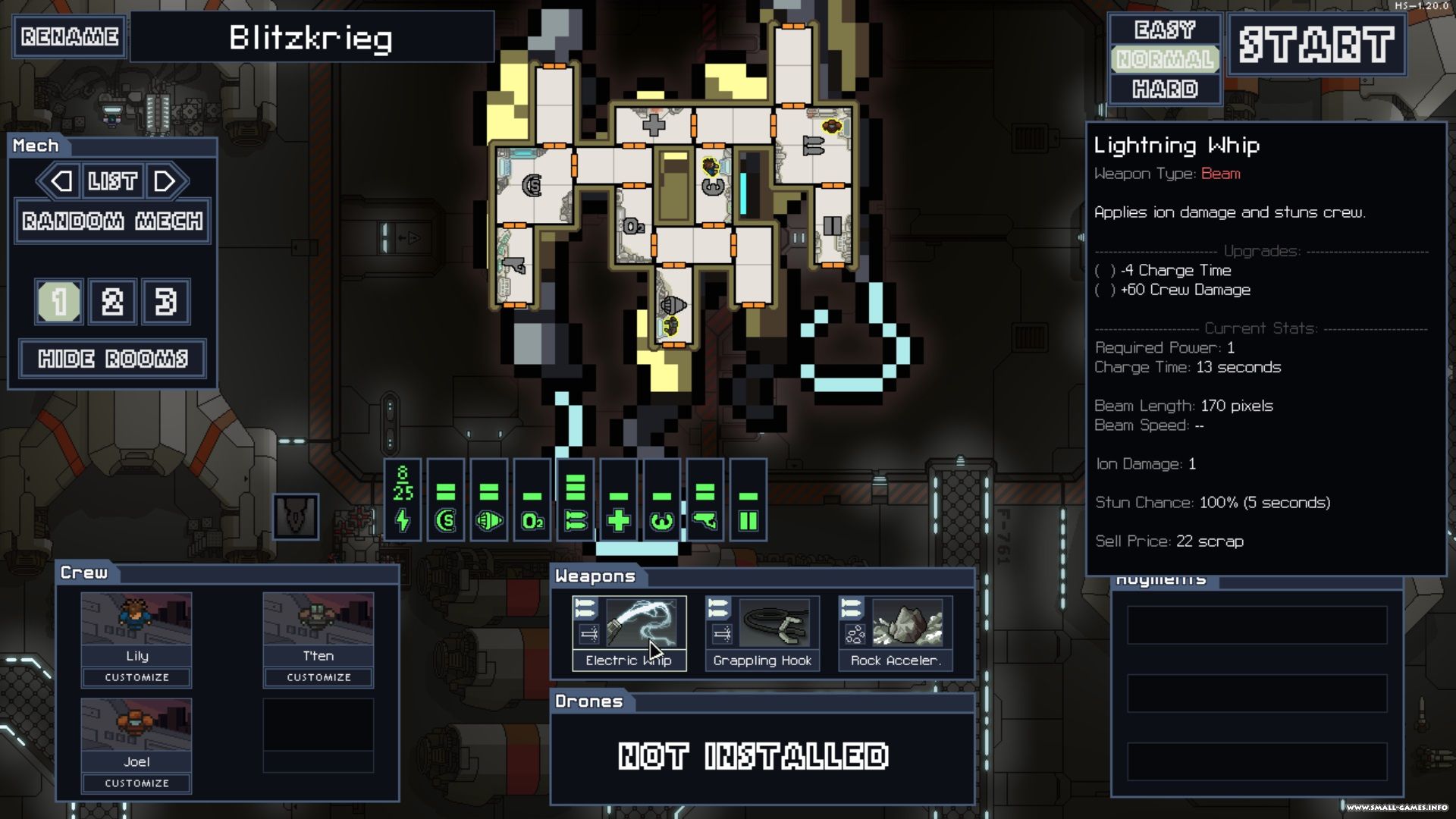This screenshot has height=819, width=1456.
Task: Select the Rock Accelerator weapon
Action: point(895,633)
